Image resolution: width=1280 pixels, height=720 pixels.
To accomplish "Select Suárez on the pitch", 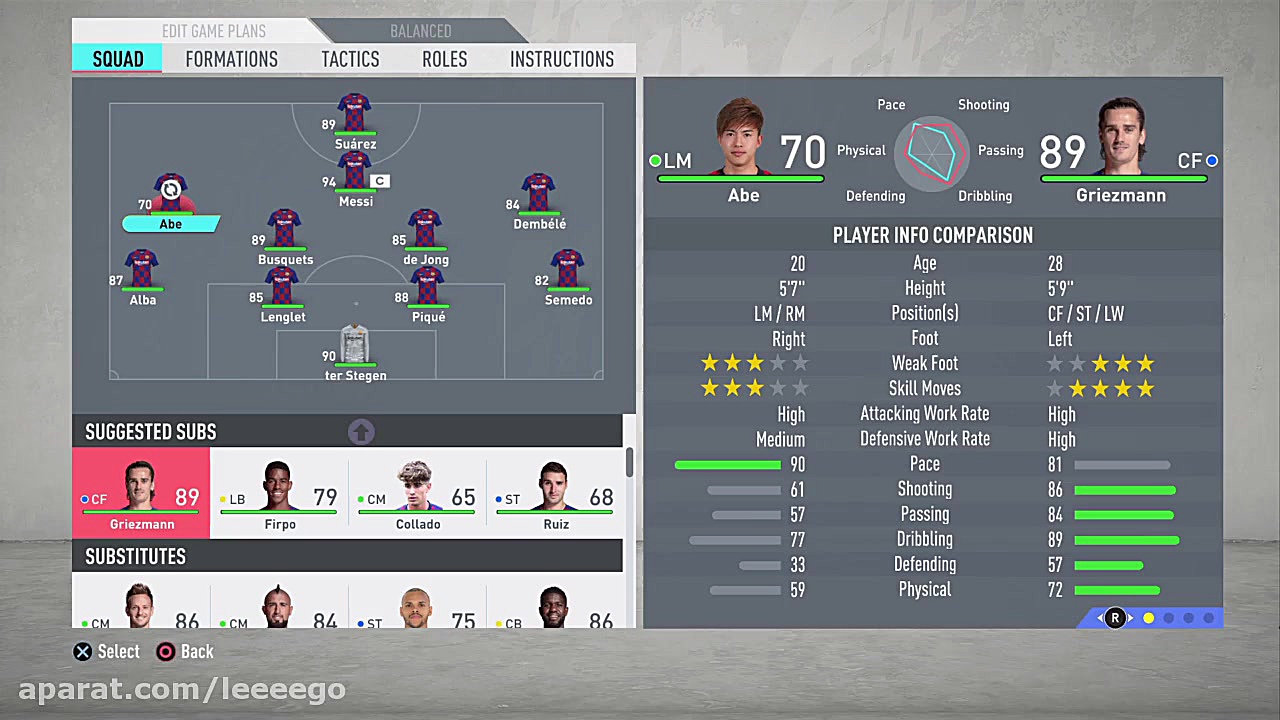I will click(x=355, y=116).
